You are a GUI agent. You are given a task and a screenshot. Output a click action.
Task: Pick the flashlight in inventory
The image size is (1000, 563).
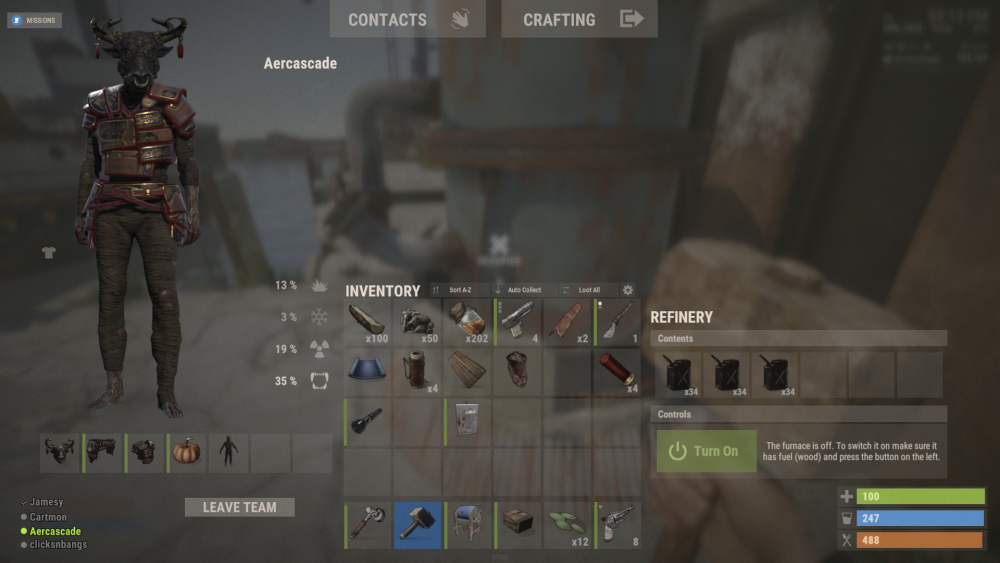367,422
